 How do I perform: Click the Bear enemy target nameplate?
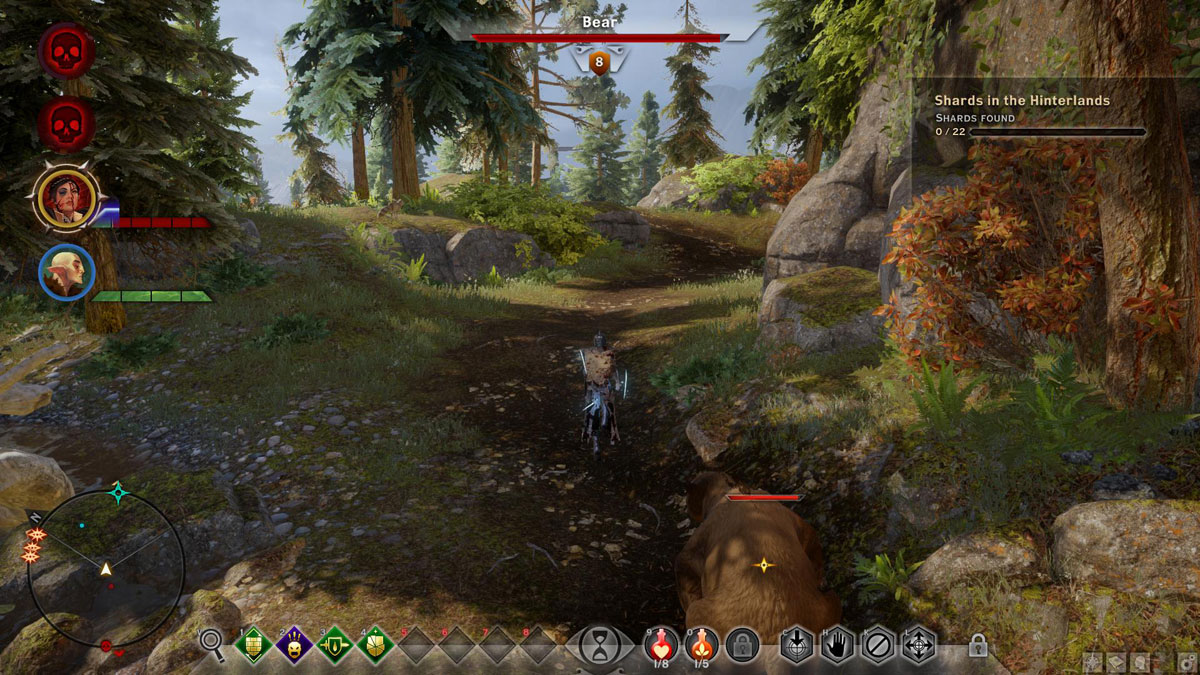pyautogui.click(x=598, y=21)
